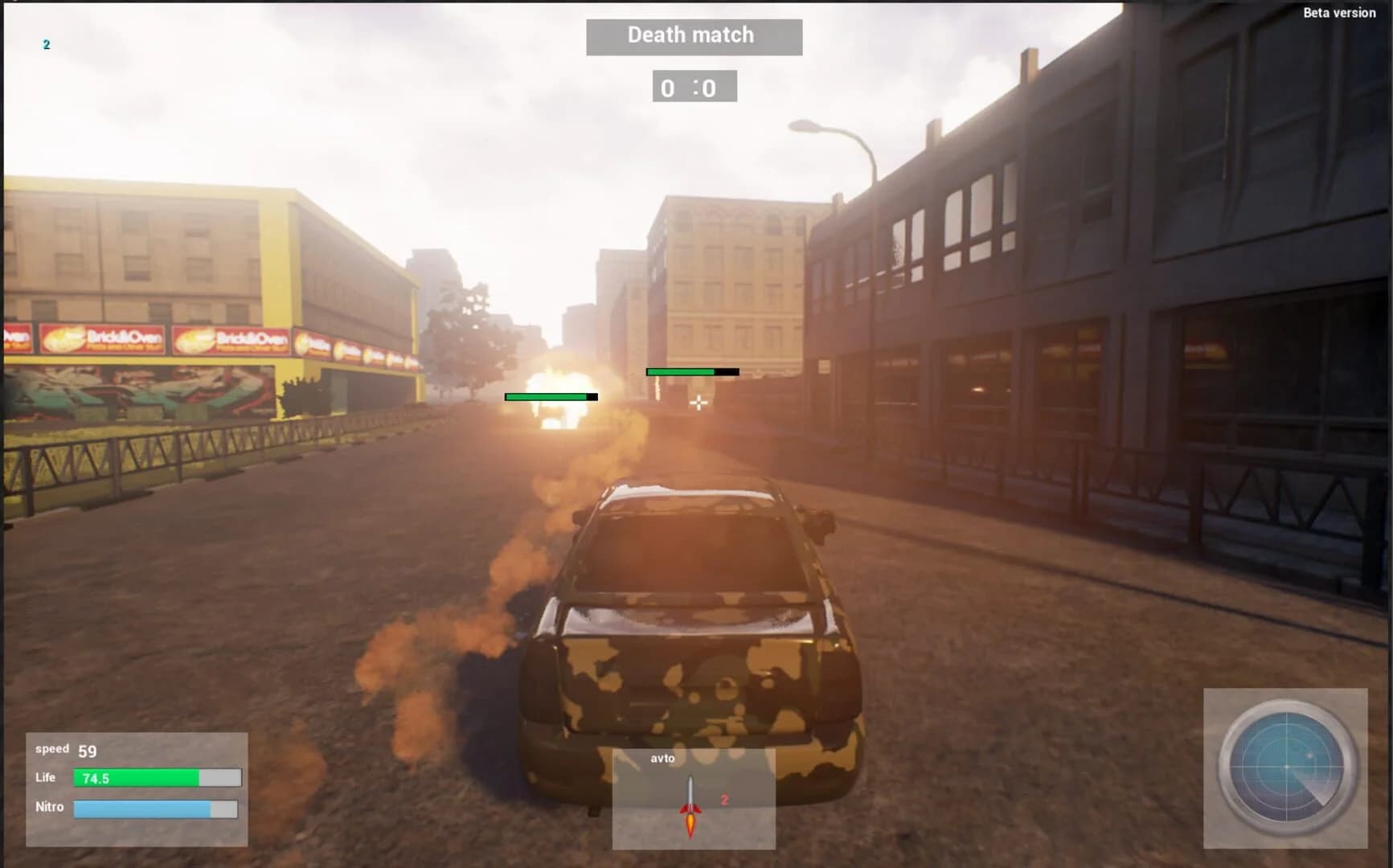Select the avto rocket weapon icon
The image size is (1393, 868).
tap(690, 796)
